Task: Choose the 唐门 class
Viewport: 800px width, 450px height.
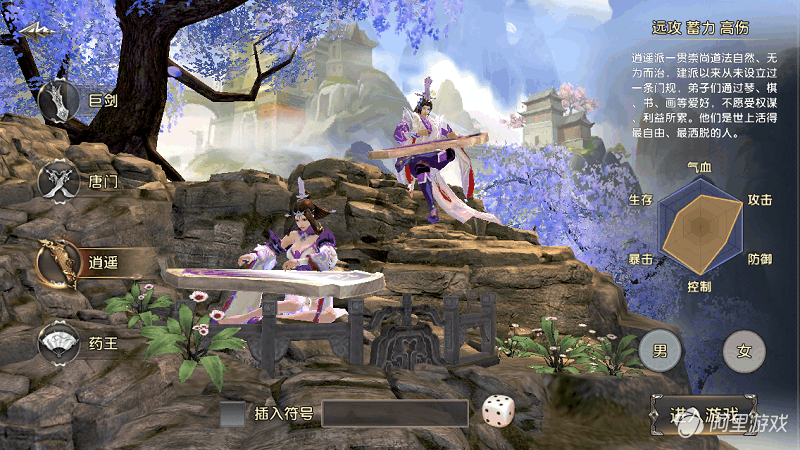Action: [x=57, y=182]
